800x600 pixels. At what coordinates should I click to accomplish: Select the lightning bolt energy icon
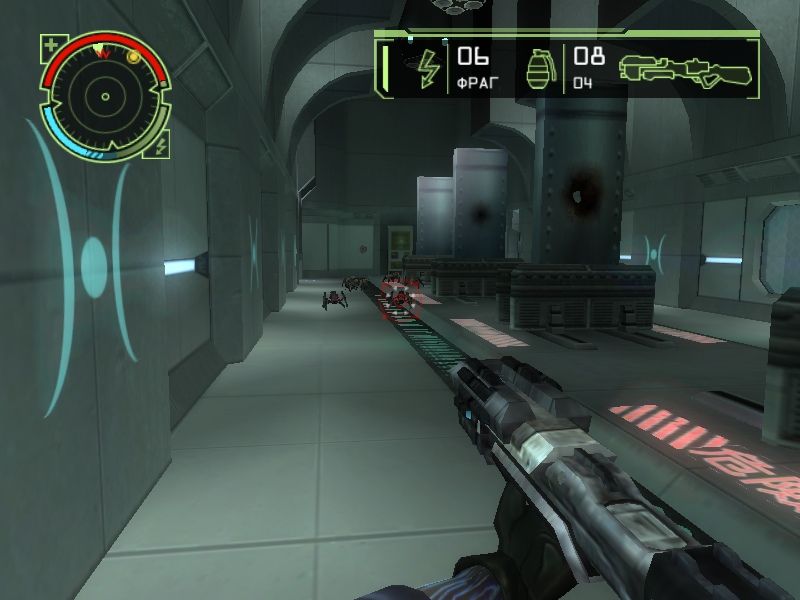click(x=428, y=68)
